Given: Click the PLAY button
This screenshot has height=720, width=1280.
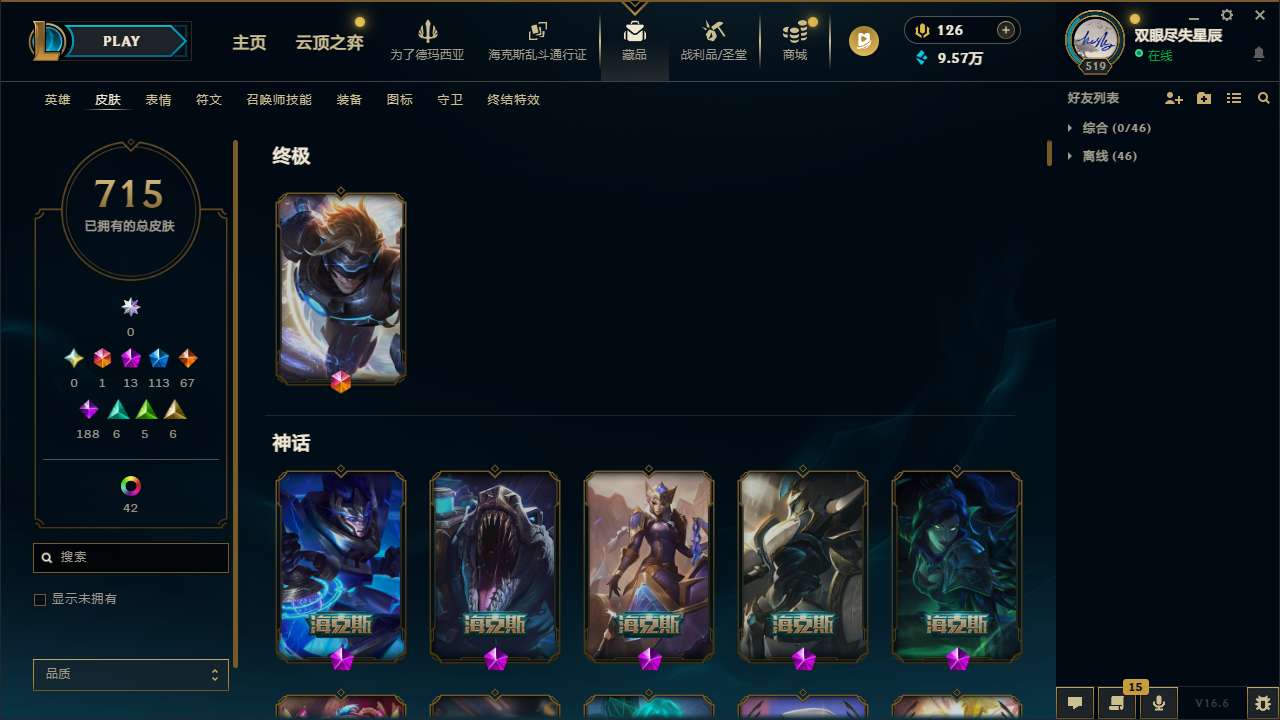Looking at the screenshot, I should tap(121, 41).
